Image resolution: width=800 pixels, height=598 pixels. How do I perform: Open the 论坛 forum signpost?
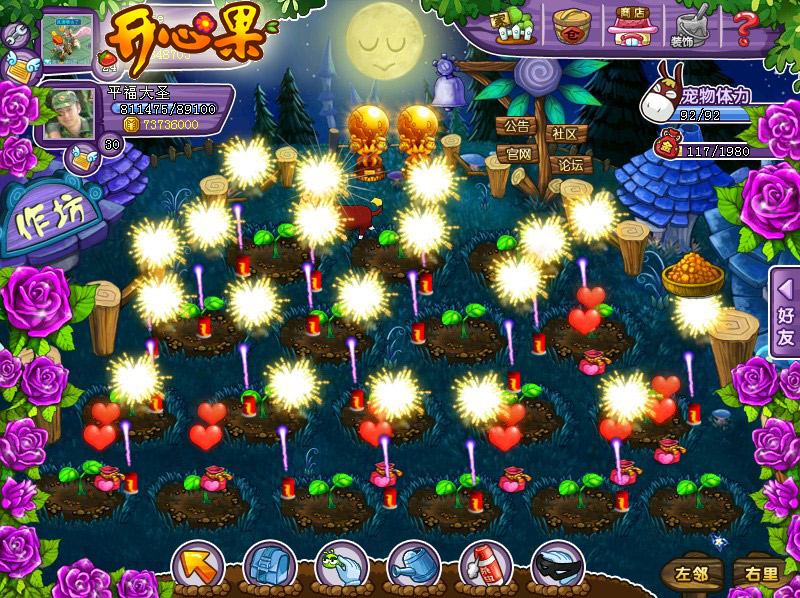pos(570,164)
